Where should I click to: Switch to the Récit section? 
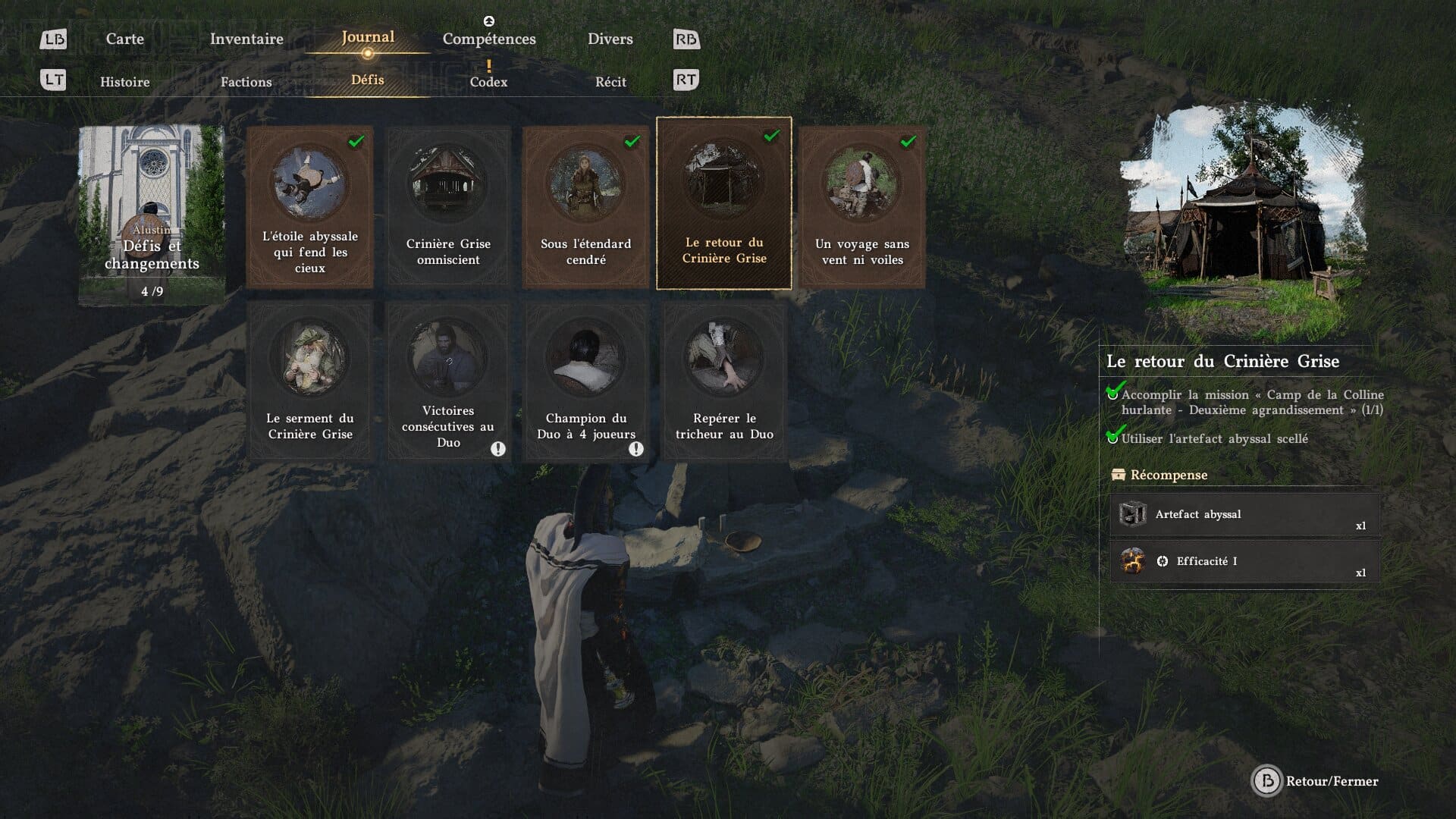point(610,82)
